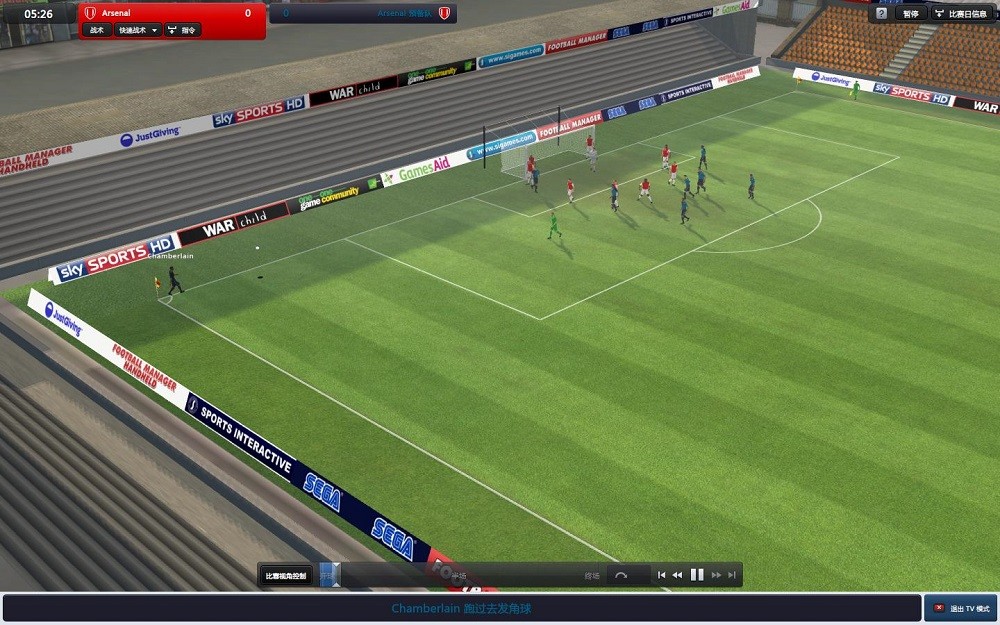This screenshot has height=625, width=1000.
Task: Skip back to the start of playback
Action: pyautogui.click(x=661, y=575)
